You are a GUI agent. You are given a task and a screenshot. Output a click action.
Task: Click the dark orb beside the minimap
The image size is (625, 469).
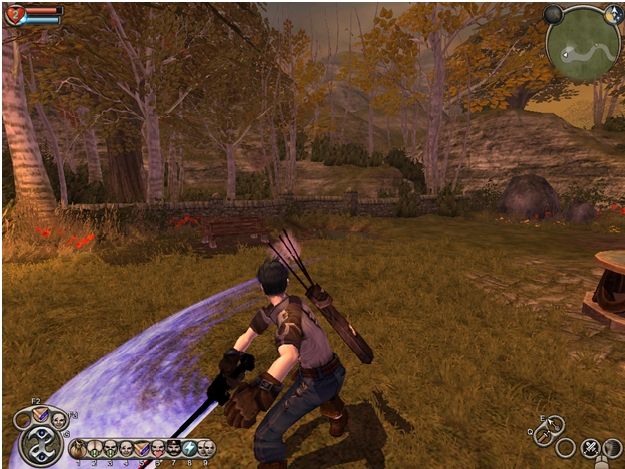tap(553, 14)
